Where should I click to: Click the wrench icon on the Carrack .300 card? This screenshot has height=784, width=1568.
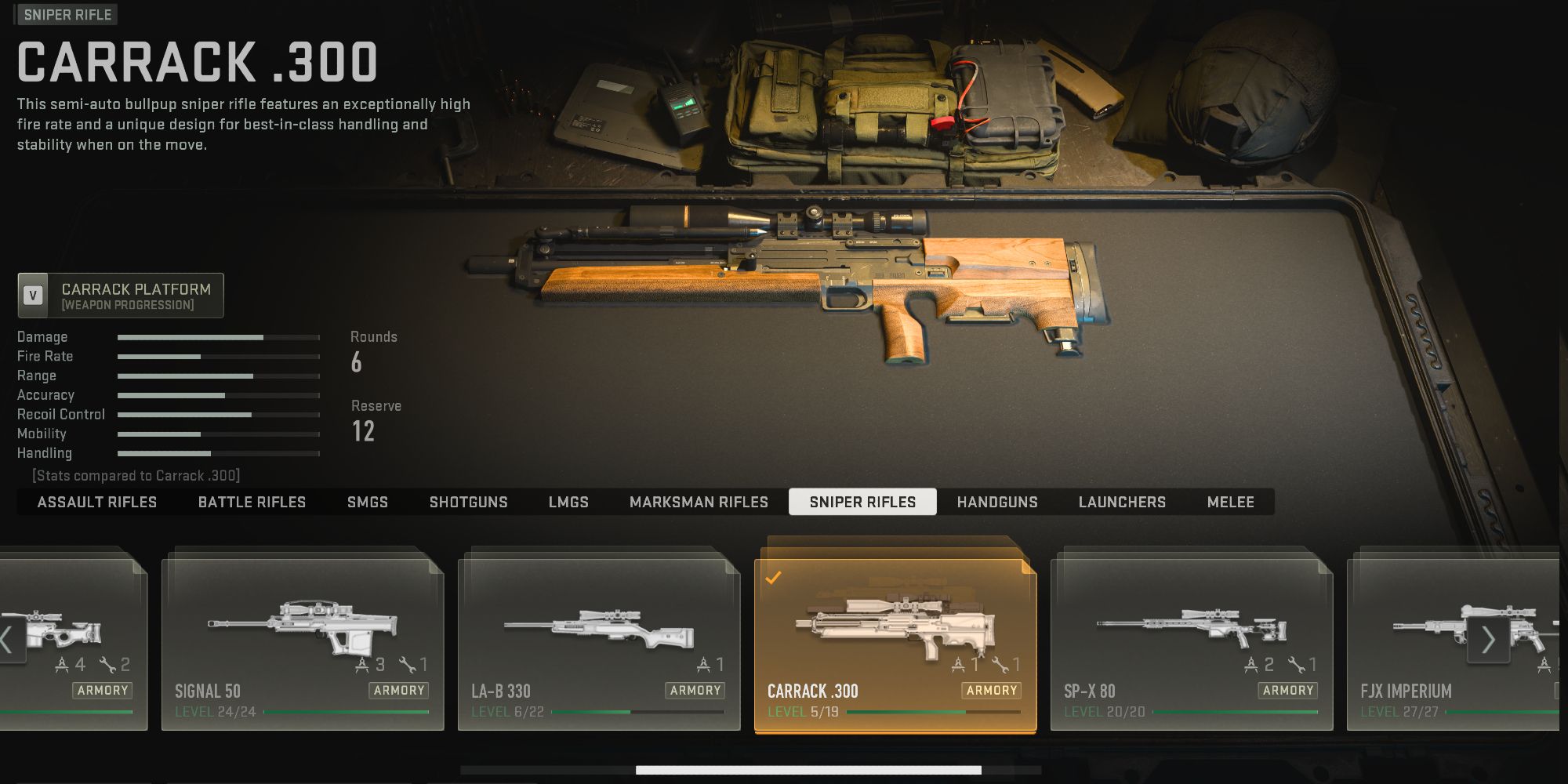[x=1002, y=666]
